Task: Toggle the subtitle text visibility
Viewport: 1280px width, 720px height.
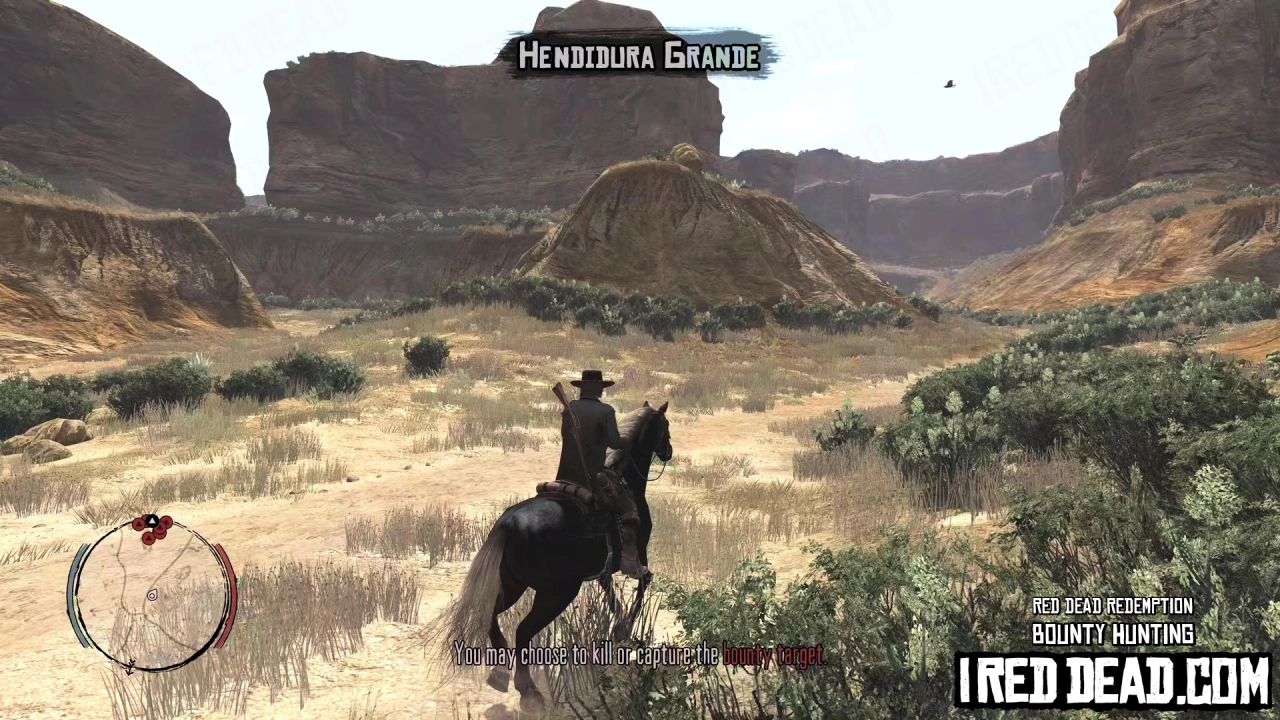Action: pos(640,657)
